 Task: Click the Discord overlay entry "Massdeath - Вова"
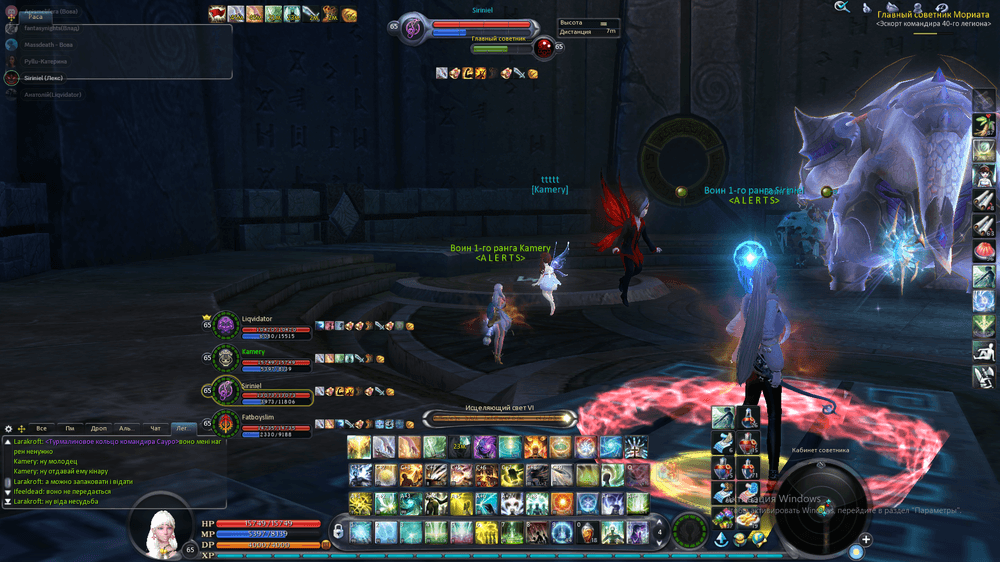(50, 44)
